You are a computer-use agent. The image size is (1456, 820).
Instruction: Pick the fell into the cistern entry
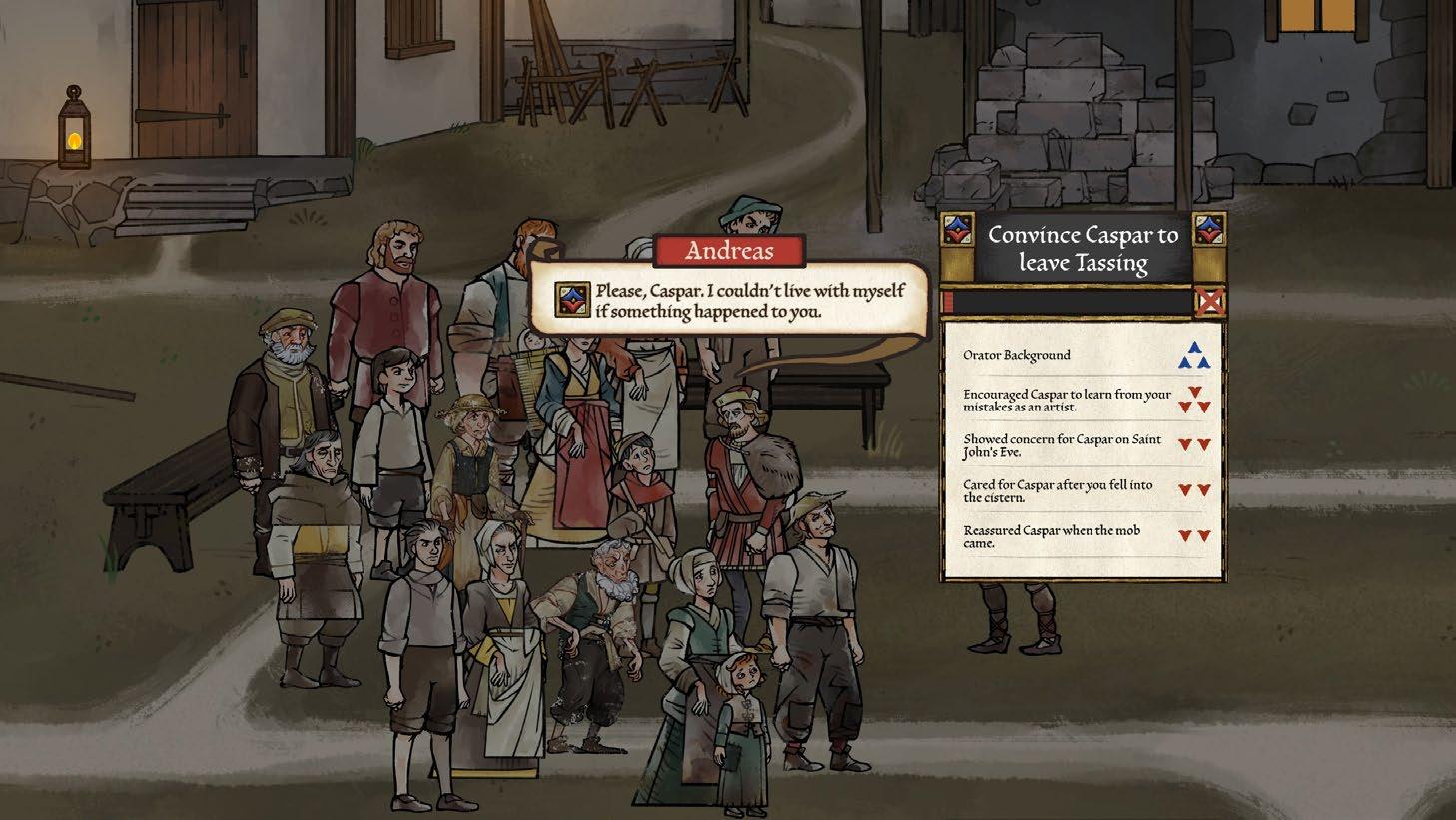click(x=1083, y=490)
